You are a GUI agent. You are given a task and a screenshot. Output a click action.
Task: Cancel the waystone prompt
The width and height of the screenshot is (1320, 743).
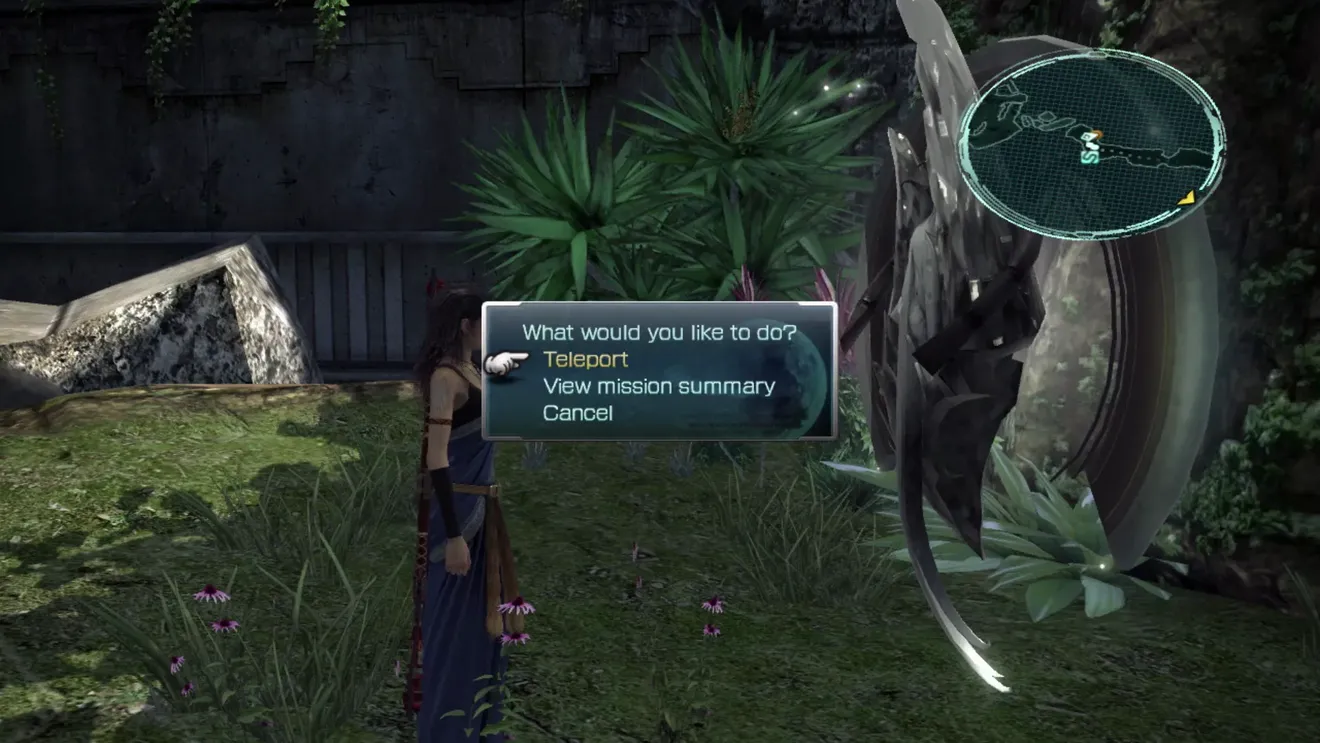click(x=577, y=412)
